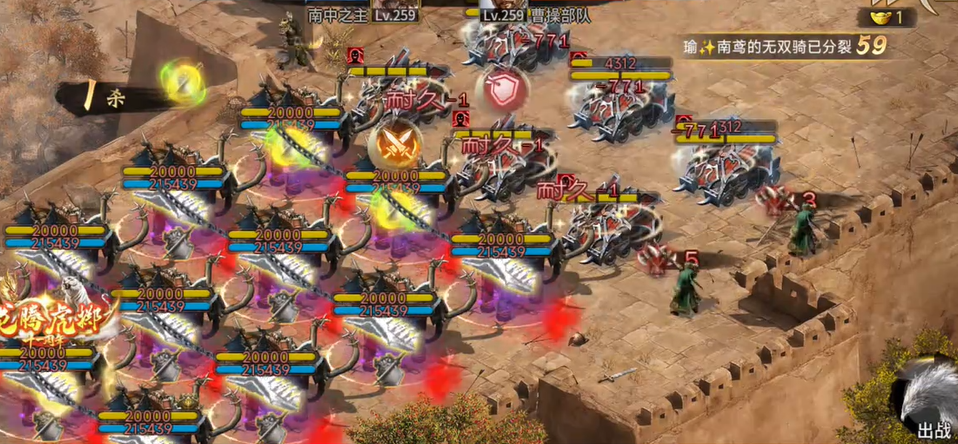Select the 南中之主 player name tag
Viewport: 958px width, 444px height.
(337, 15)
